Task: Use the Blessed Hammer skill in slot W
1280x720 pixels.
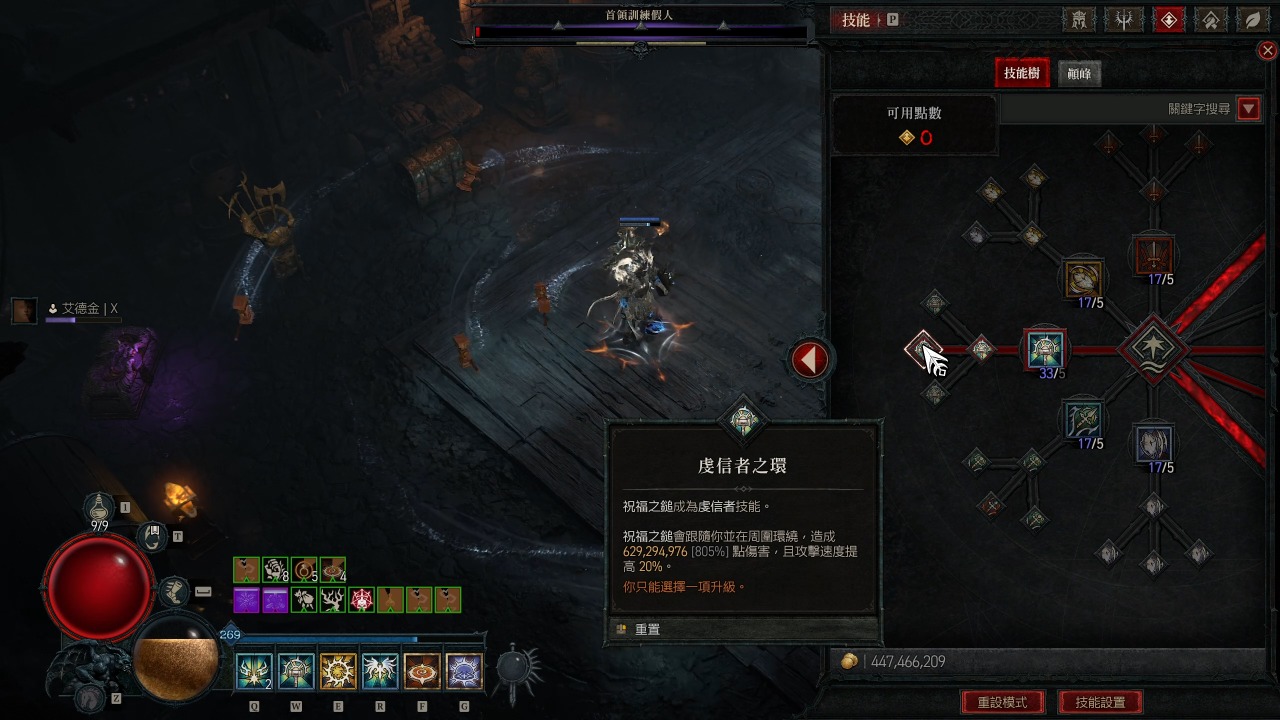Action: 296,671
